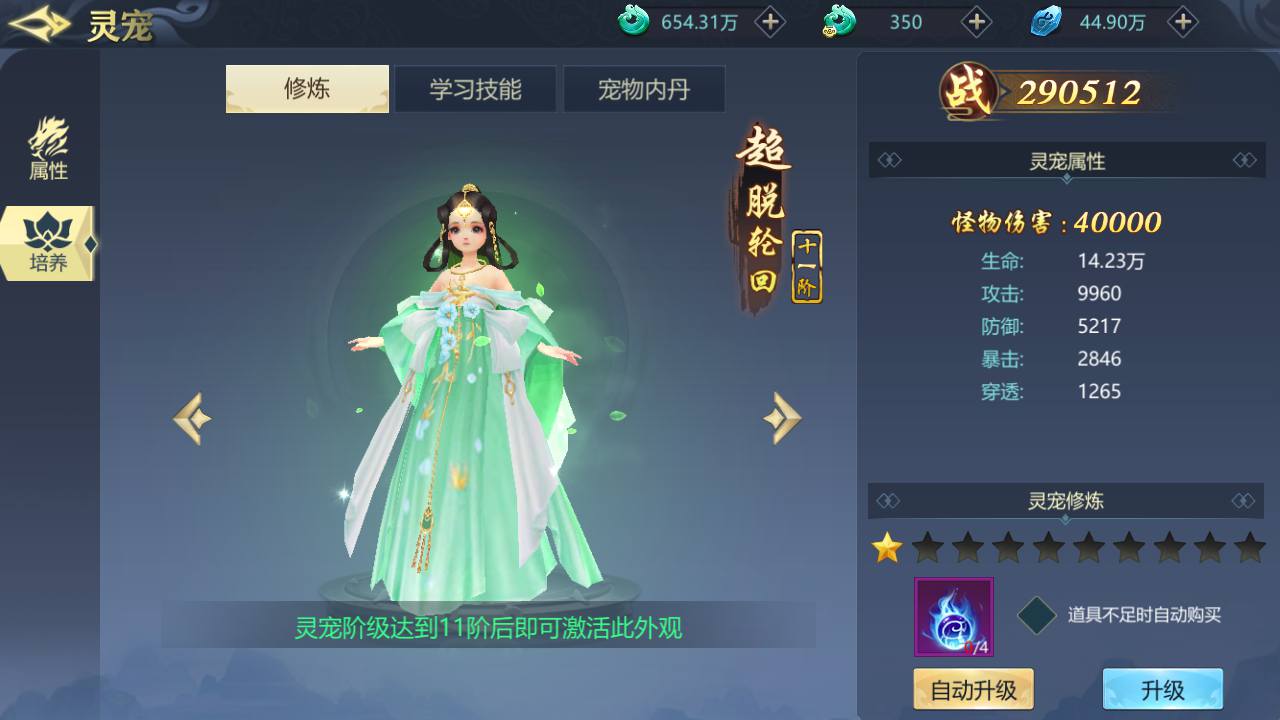Select the 属性 icon in left sidebar
Screen dimensions: 1280x720
pos(47,152)
